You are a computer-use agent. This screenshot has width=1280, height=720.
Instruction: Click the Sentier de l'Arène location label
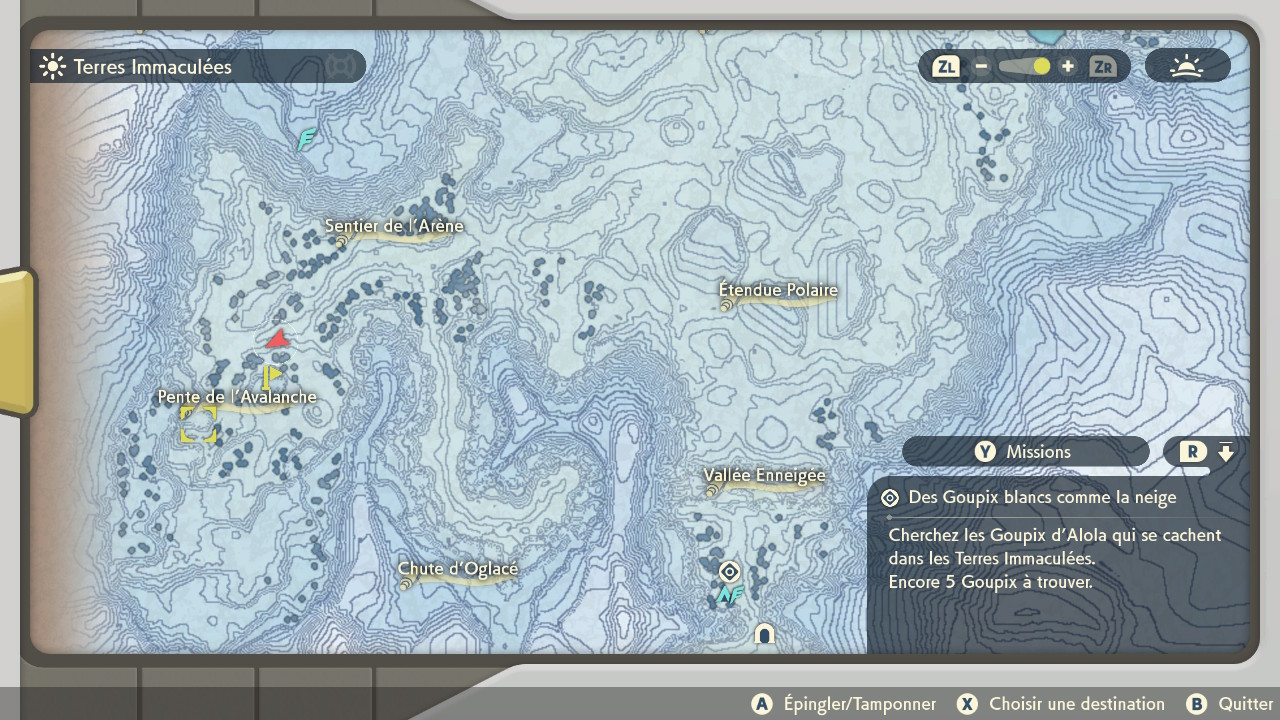[394, 227]
